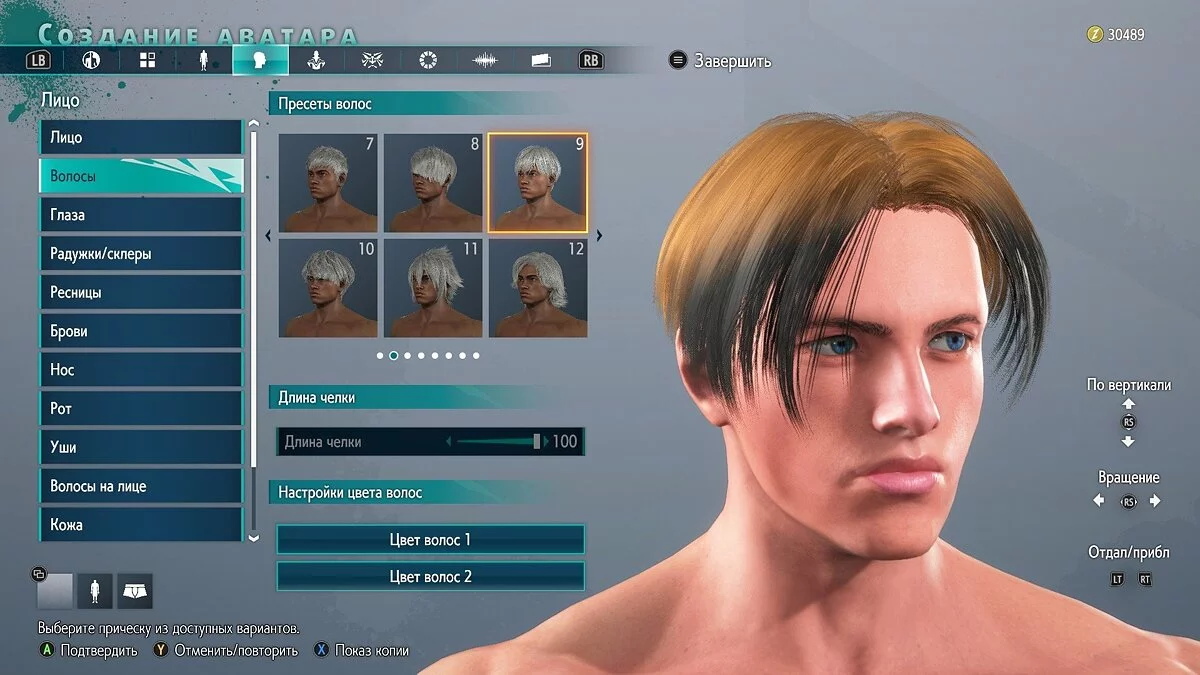Image resolution: width=1200 pixels, height=675 pixels.
Task: Switch to the body silhouette tab
Action: [x=204, y=60]
